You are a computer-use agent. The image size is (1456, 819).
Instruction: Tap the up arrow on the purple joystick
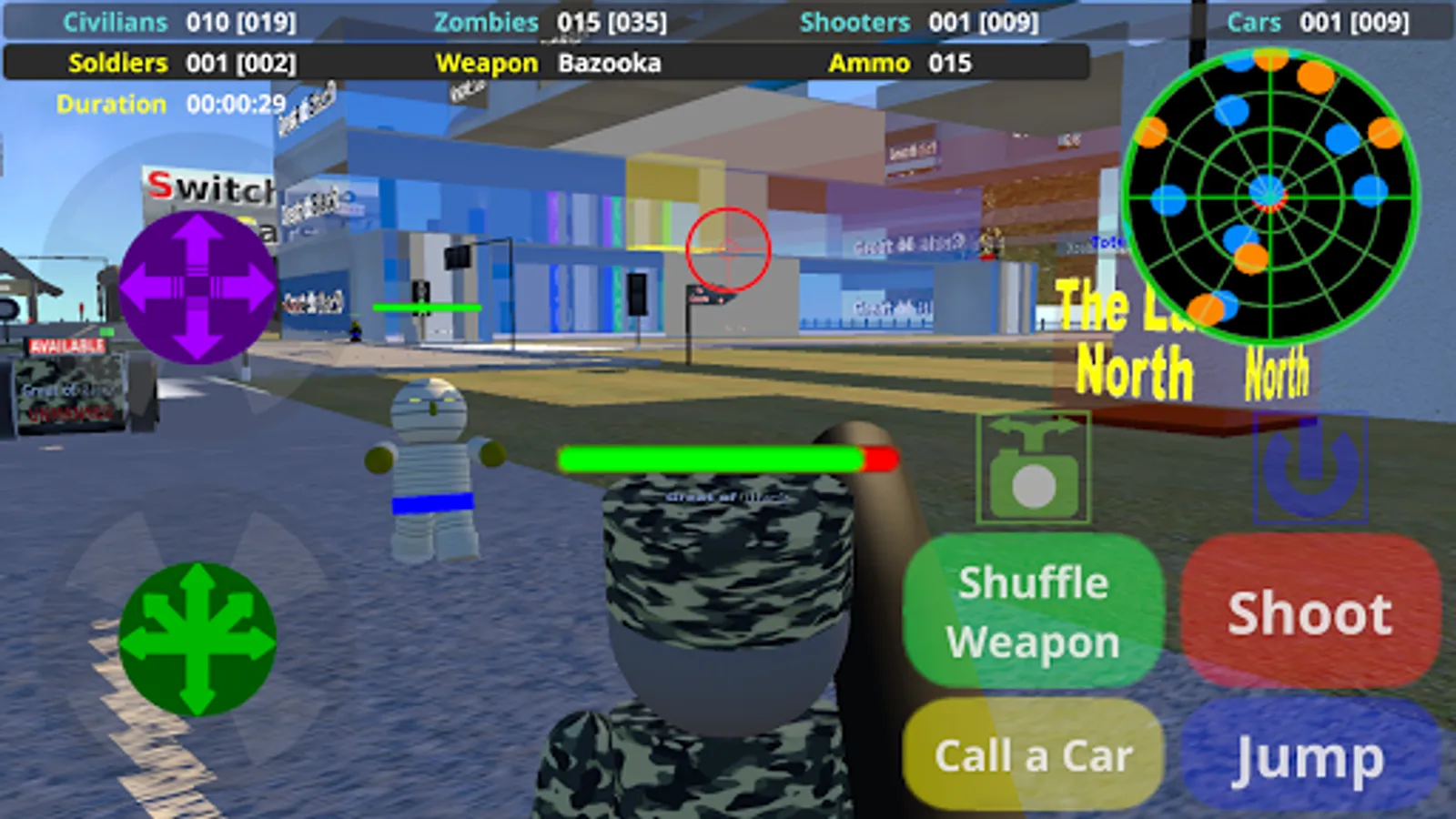point(198,238)
